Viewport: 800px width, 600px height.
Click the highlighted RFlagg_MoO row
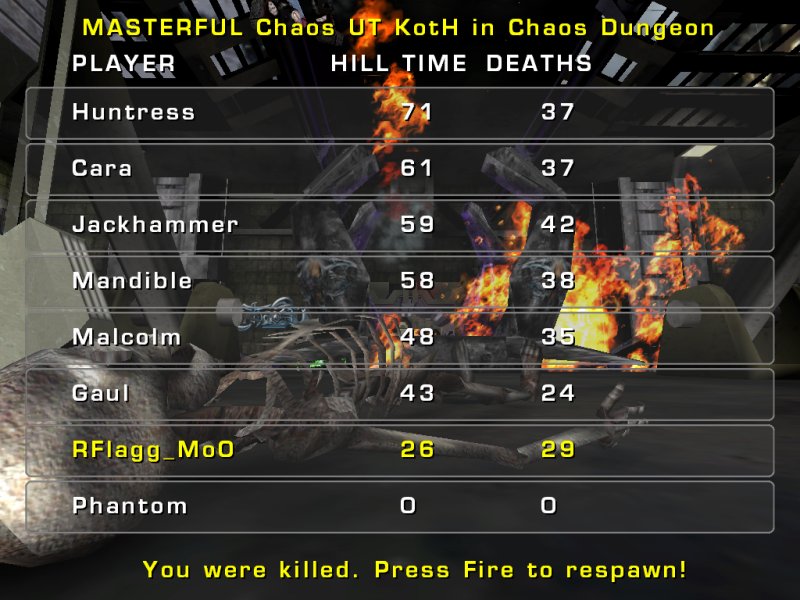point(400,450)
